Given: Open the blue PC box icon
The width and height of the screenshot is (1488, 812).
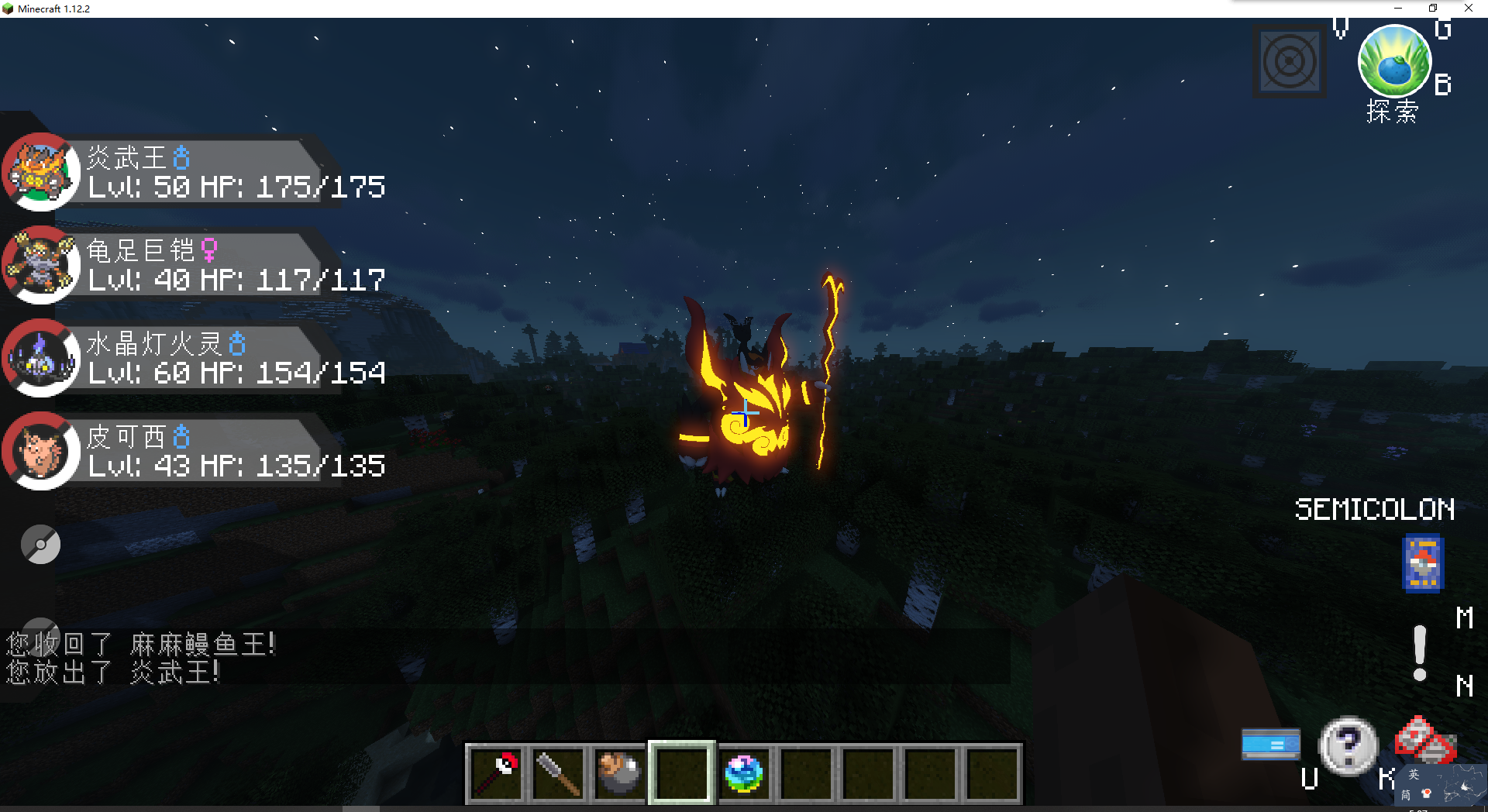Looking at the screenshot, I should [1271, 745].
